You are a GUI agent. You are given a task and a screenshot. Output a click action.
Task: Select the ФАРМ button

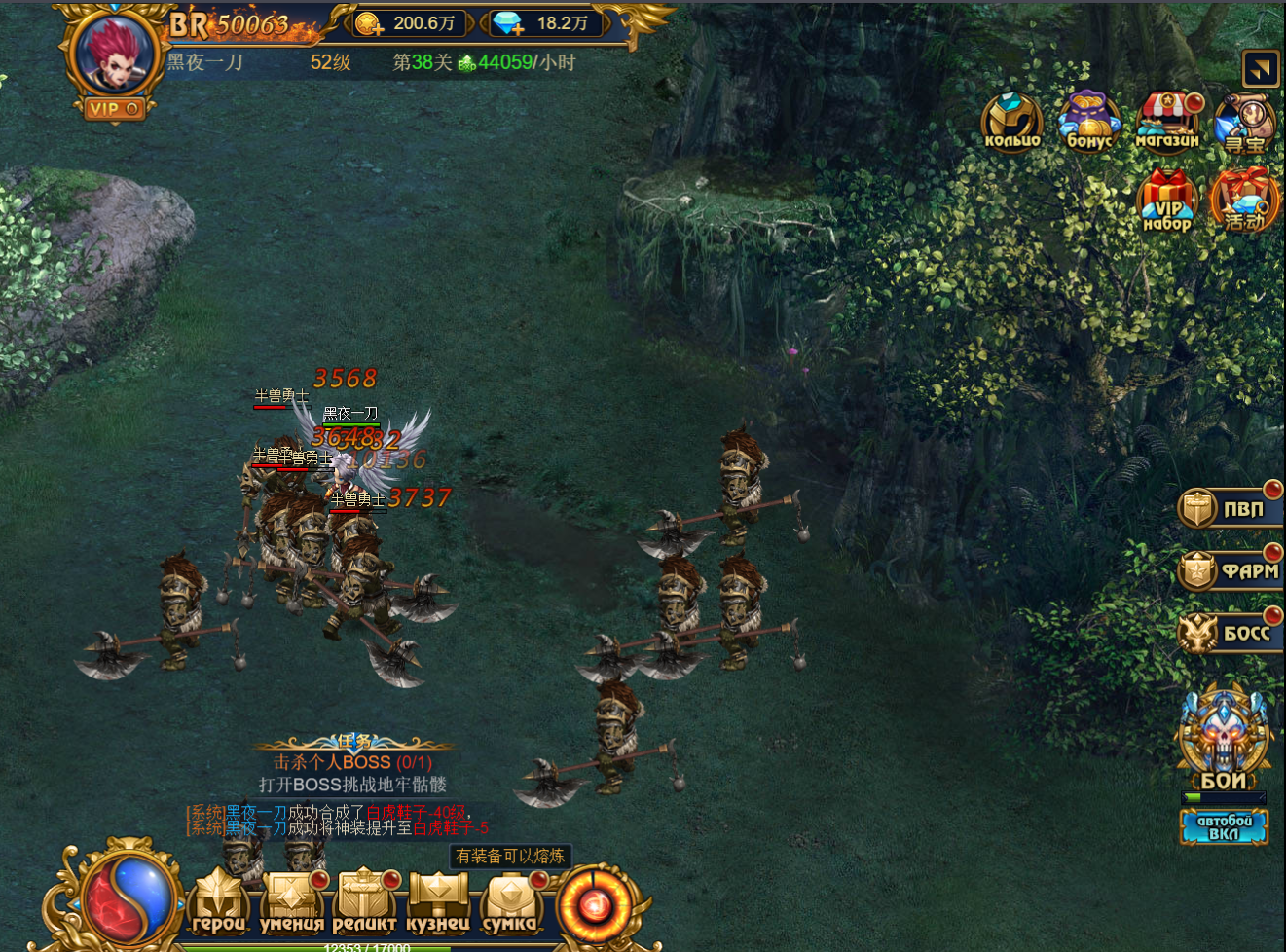click(x=1230, y=570)
